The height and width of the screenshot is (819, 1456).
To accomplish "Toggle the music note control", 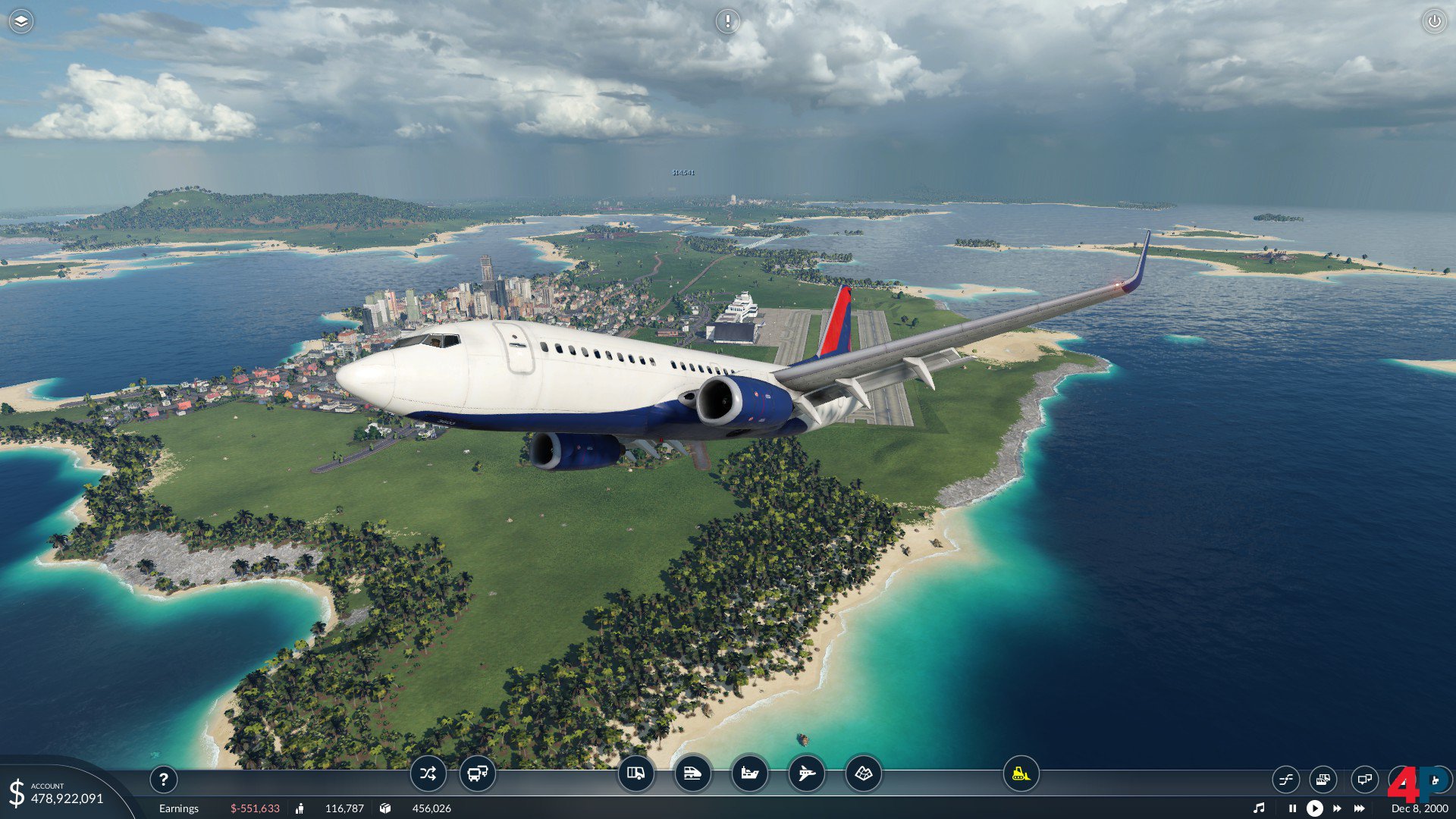I will 1259,808.
